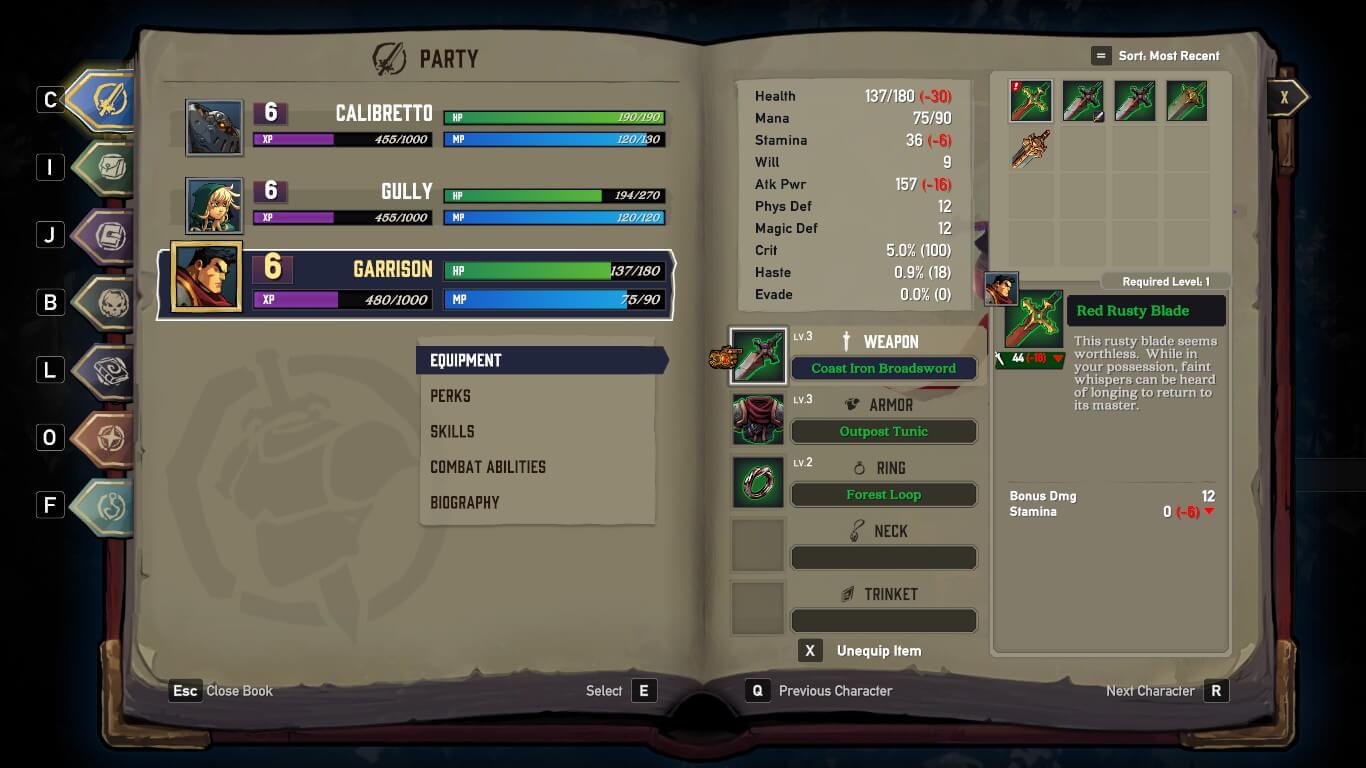Change the Sort: Most Recent order
The image size is (1366, 768).
tap(1156, 56)
